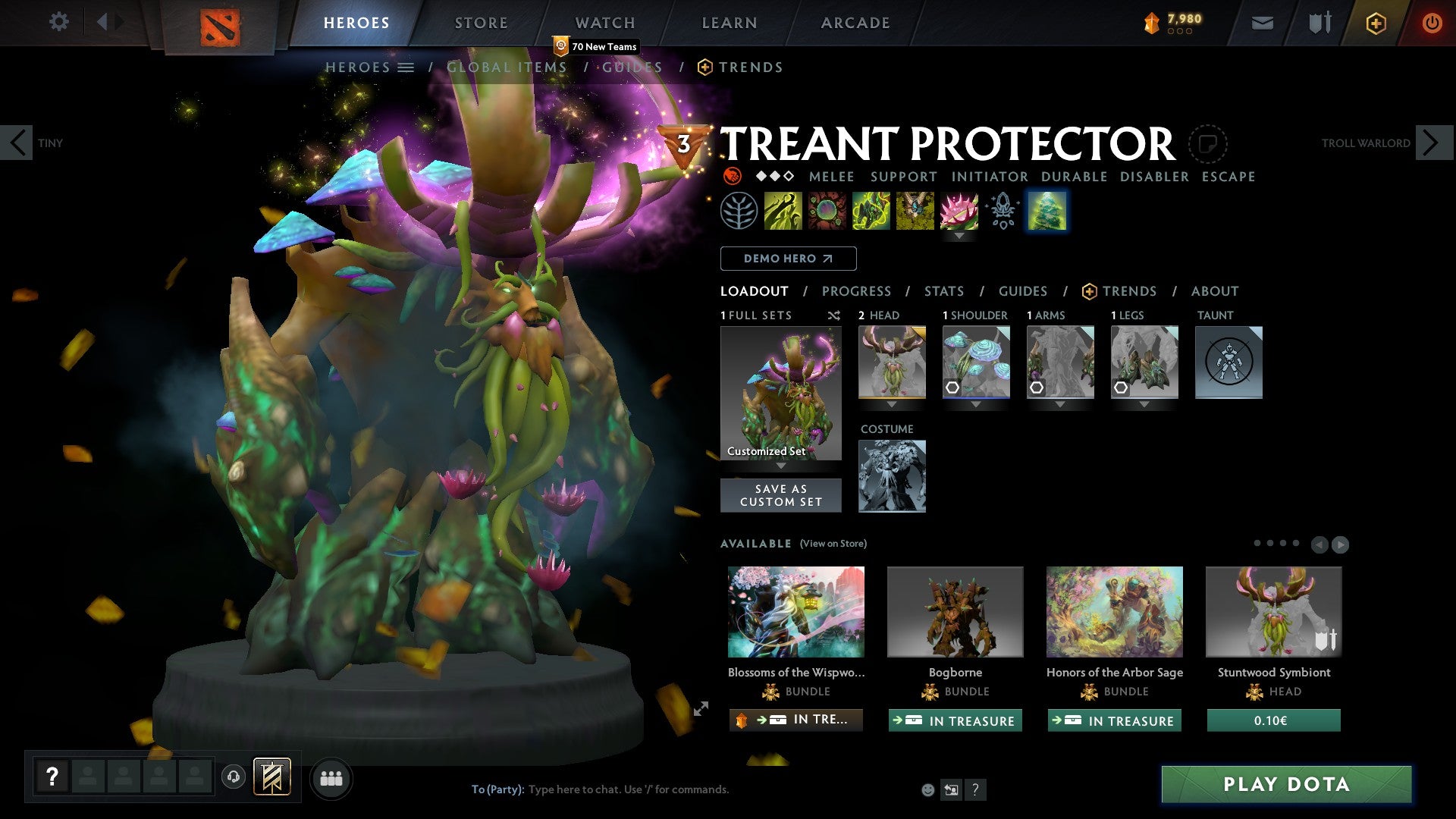
Task: Click the DEMO HERO button
Action: pos(788,258)
